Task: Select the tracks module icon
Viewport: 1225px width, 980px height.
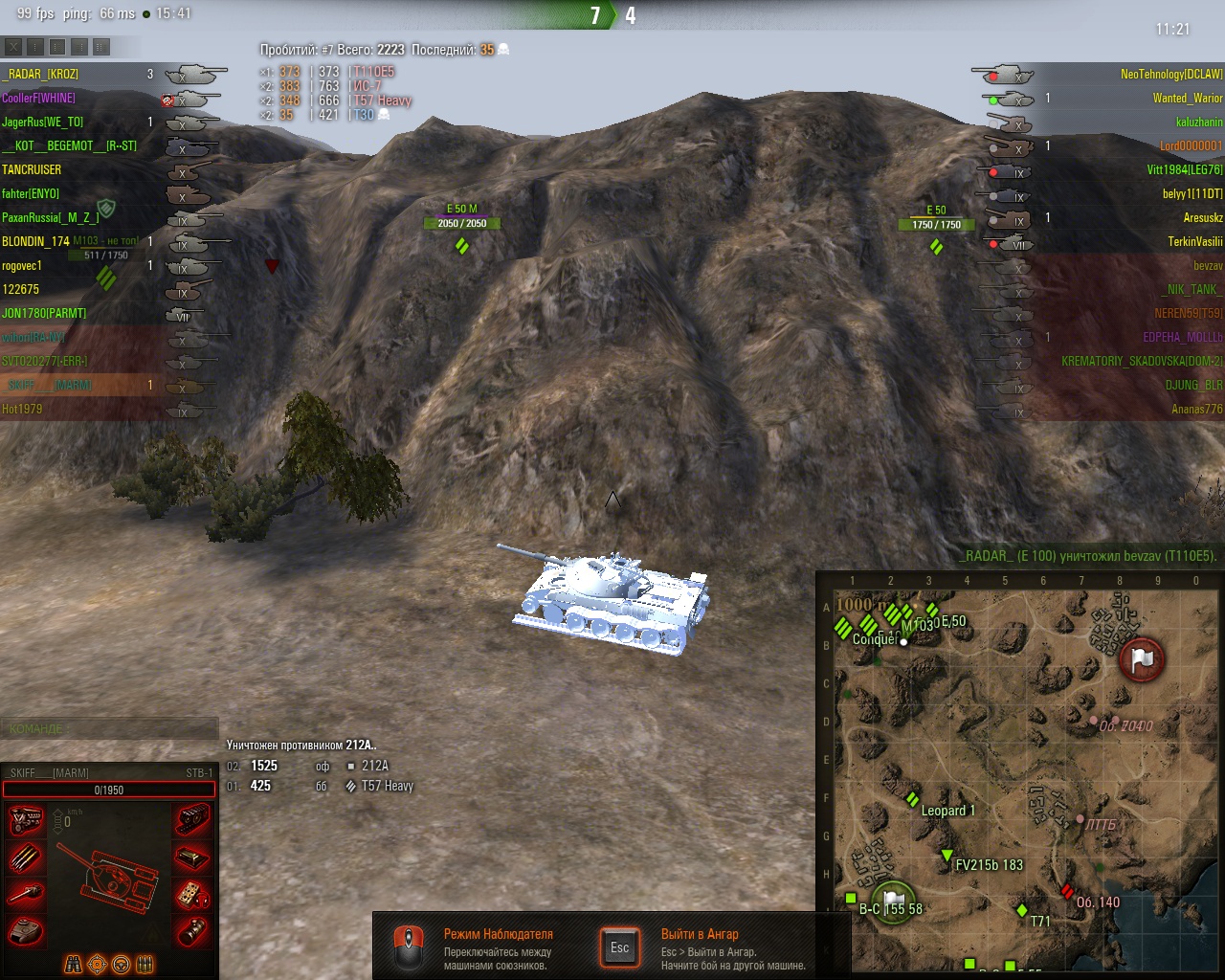Action: (x=192, y=819)
